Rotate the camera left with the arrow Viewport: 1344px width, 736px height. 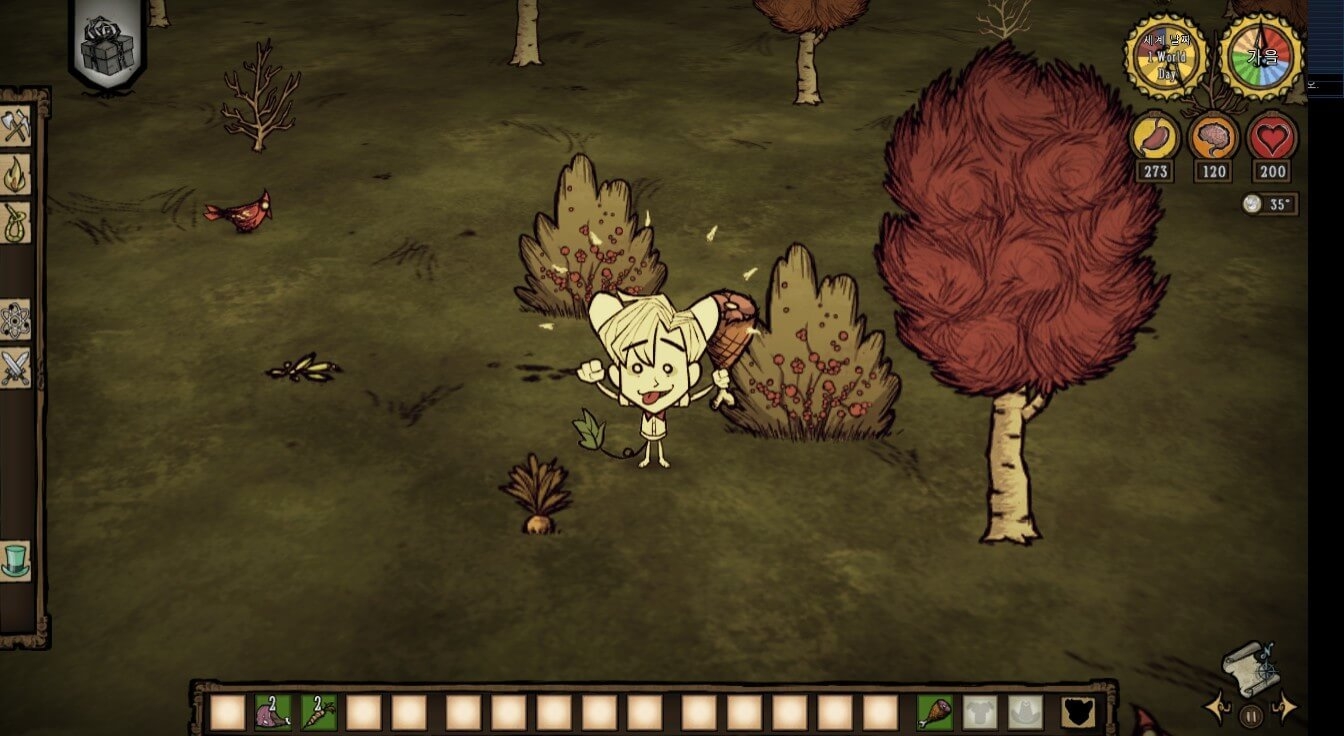coord(1217,709)
